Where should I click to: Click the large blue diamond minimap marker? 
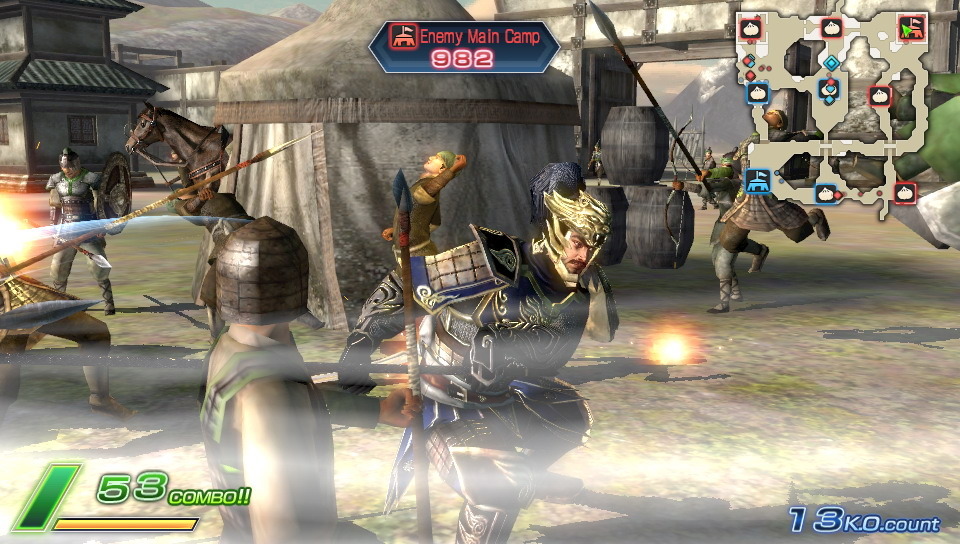[830, 62]
